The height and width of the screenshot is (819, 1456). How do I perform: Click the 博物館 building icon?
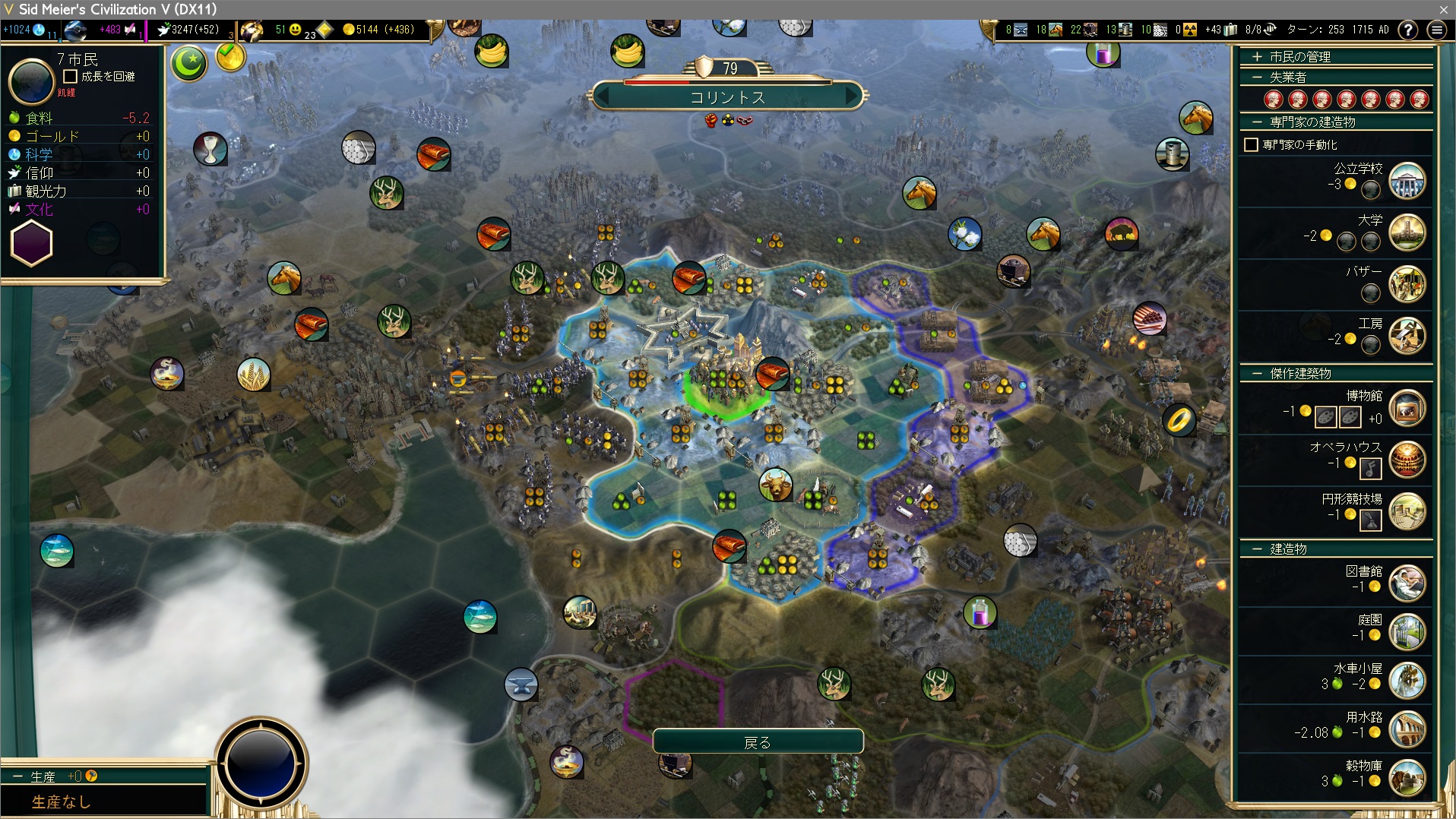[x=1407, y=409]
